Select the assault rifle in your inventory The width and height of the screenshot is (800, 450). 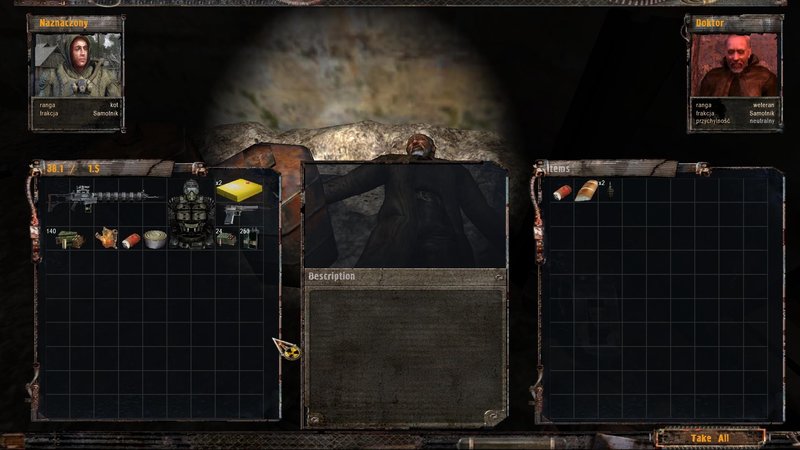tap(106, 199)
